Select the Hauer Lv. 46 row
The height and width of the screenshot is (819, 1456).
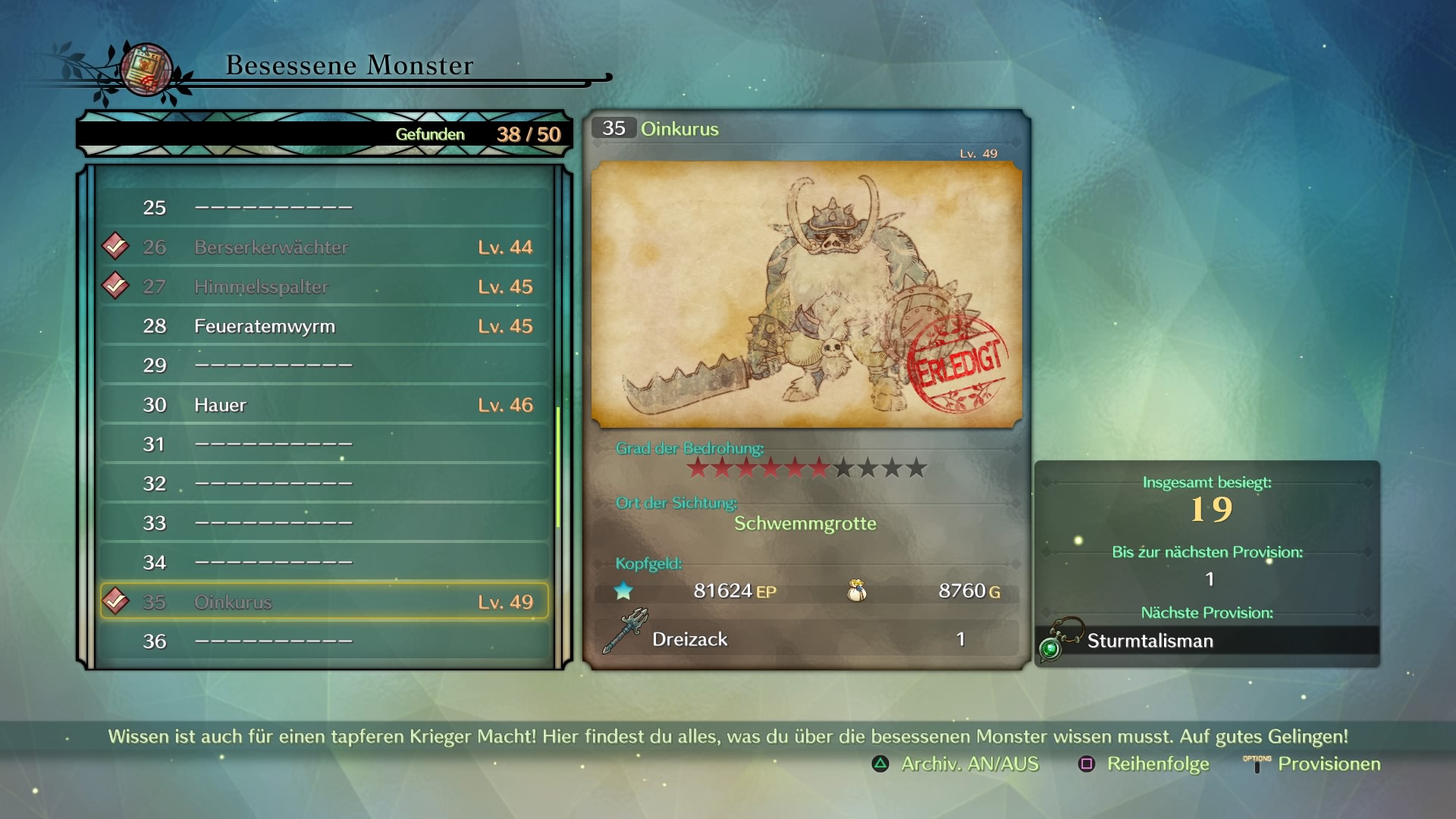tap(325, 405)
